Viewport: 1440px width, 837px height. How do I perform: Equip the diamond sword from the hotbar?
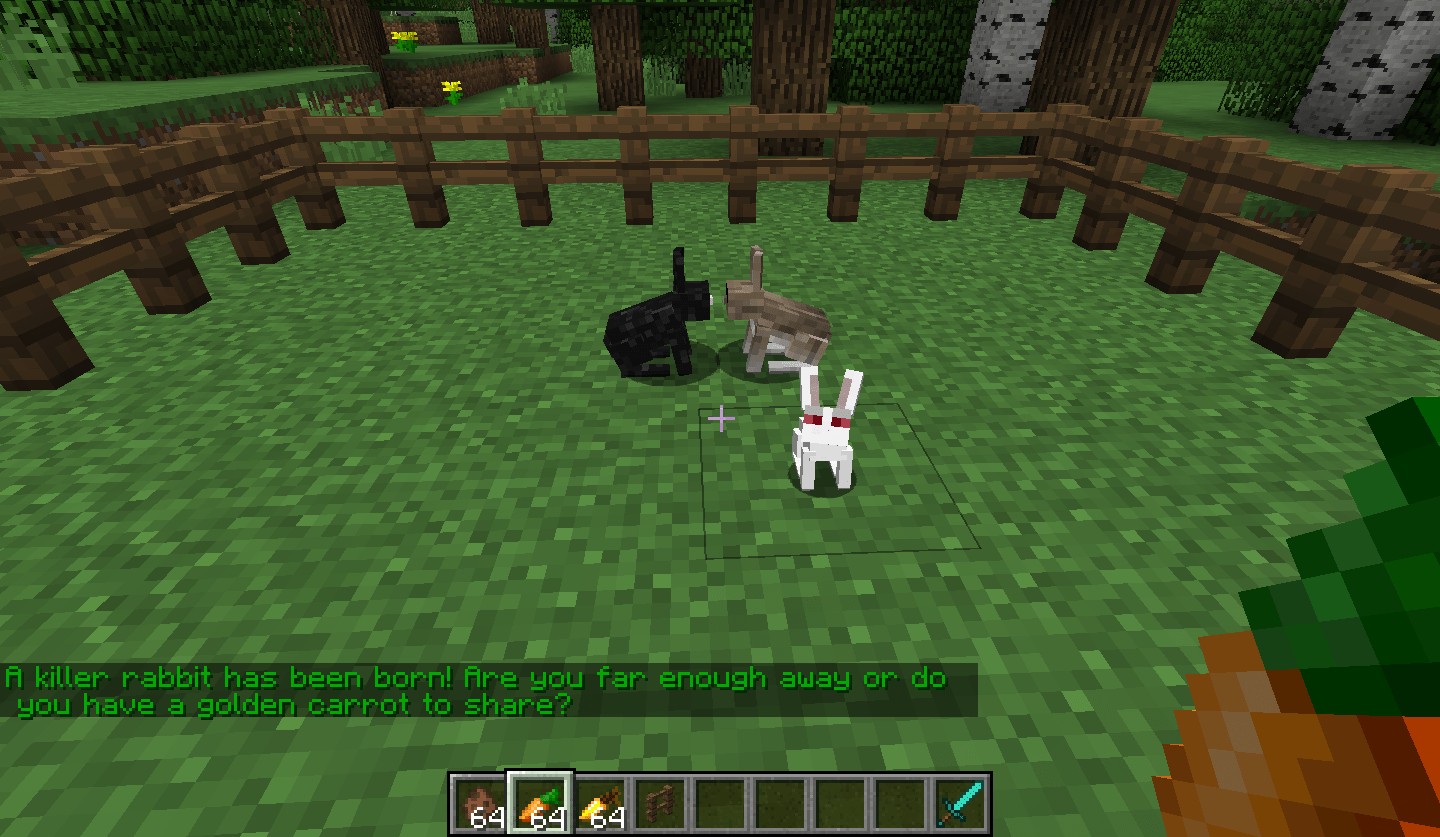click(960, 804)
